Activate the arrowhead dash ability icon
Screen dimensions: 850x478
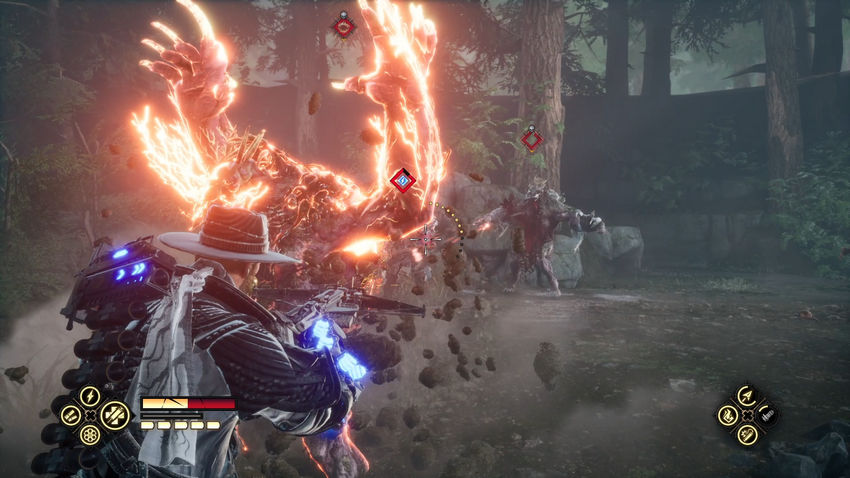pos(747,396)
